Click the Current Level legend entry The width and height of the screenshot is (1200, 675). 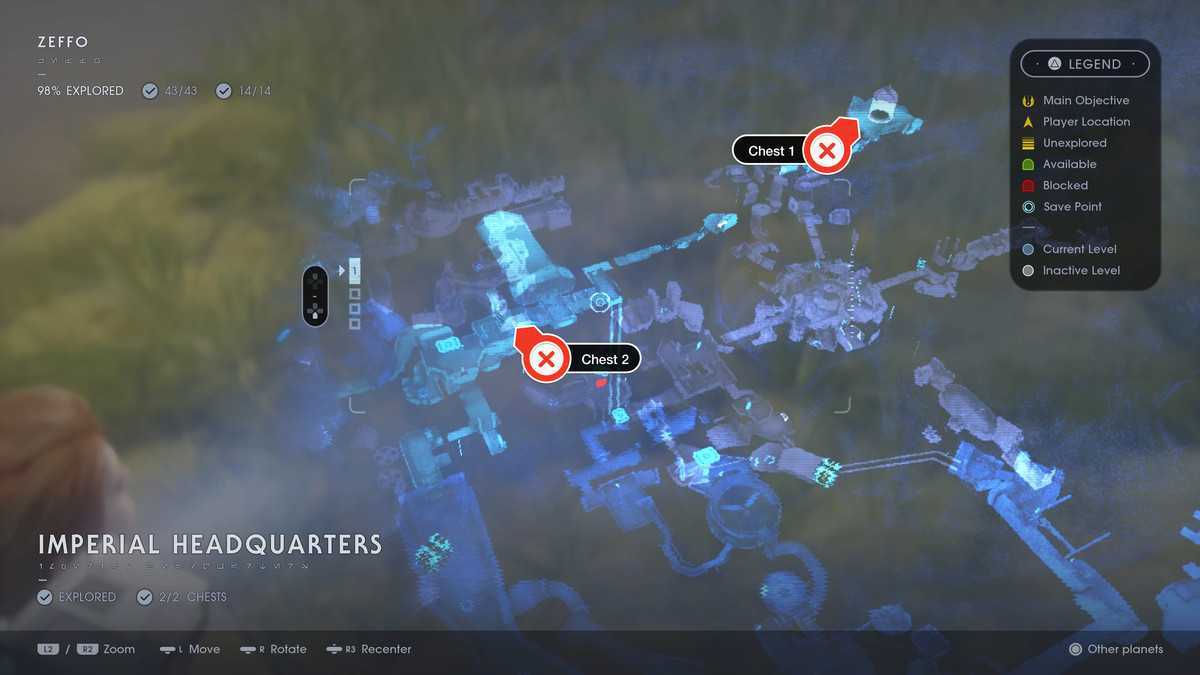click(1079, 249)
